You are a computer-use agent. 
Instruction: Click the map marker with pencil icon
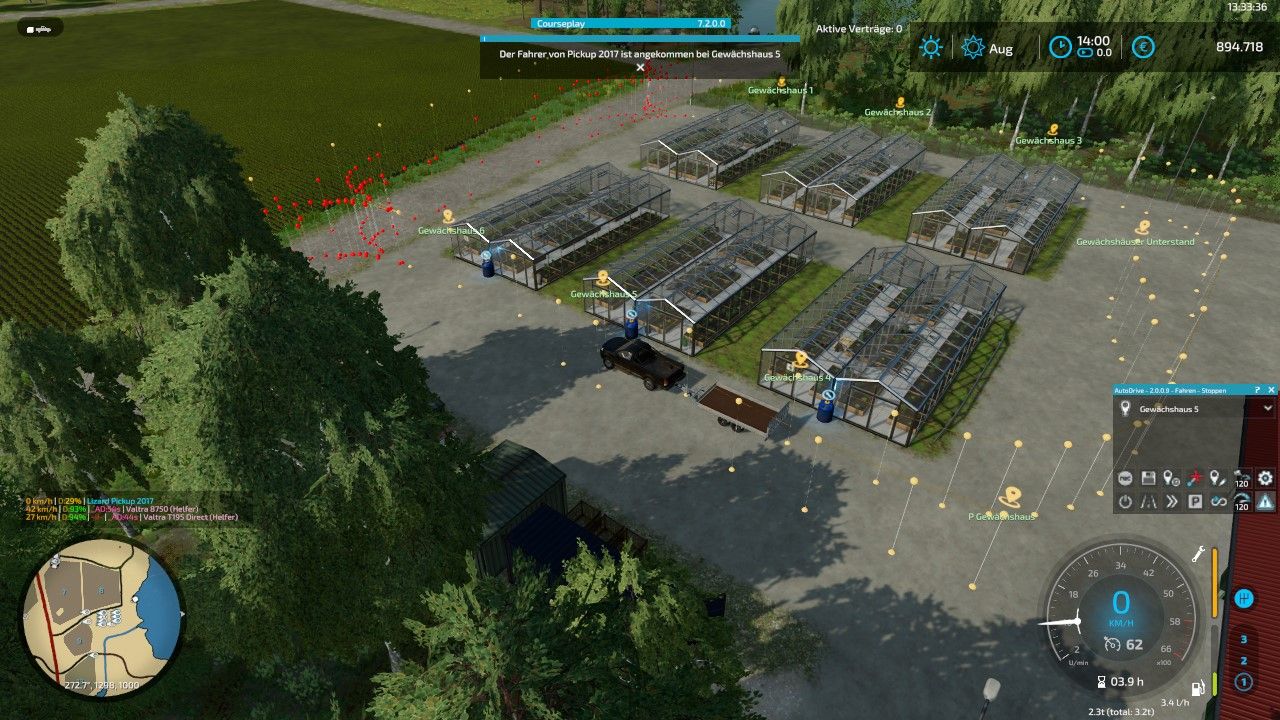1218,479
